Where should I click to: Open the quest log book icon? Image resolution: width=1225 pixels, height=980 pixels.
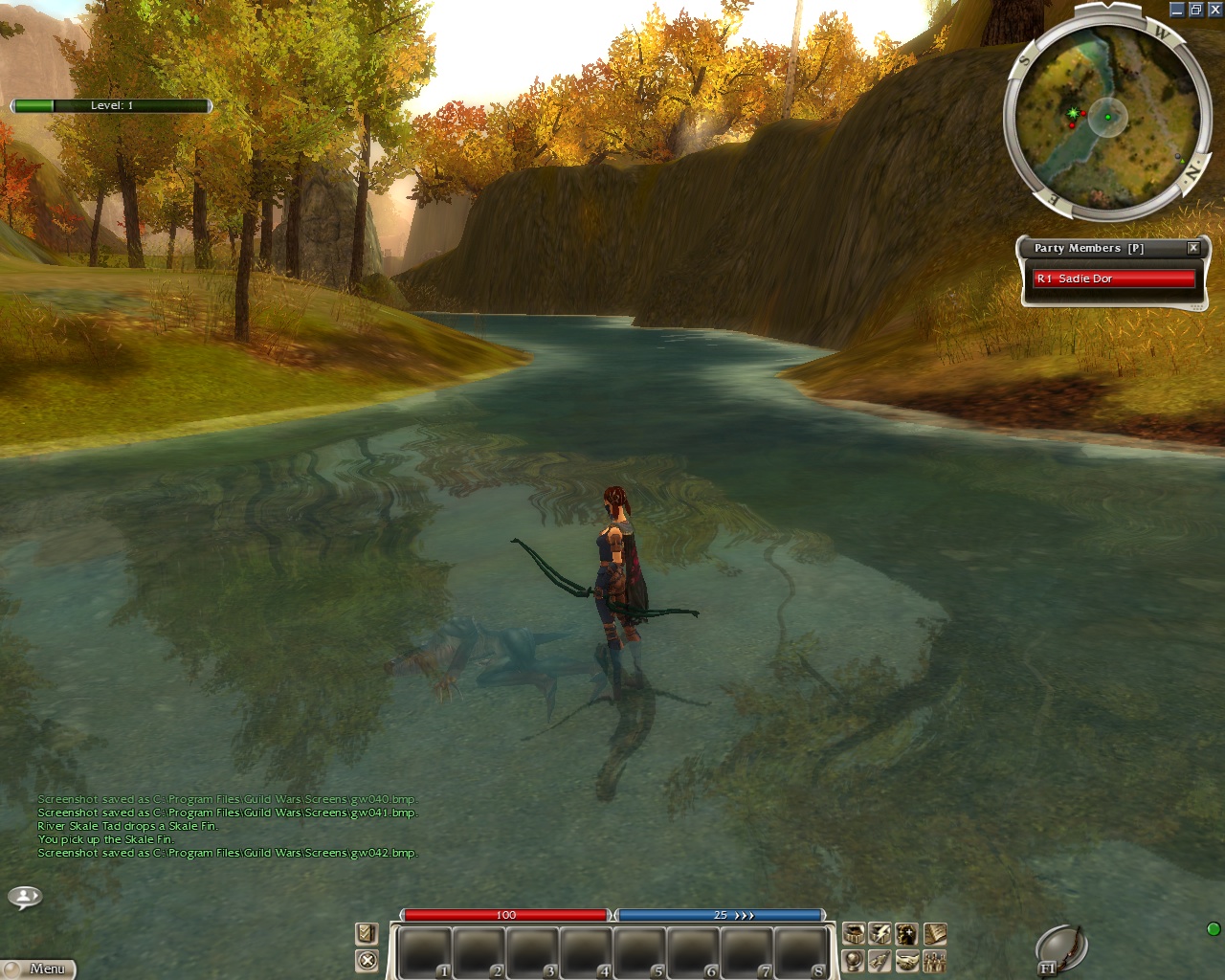click(934, 933)
